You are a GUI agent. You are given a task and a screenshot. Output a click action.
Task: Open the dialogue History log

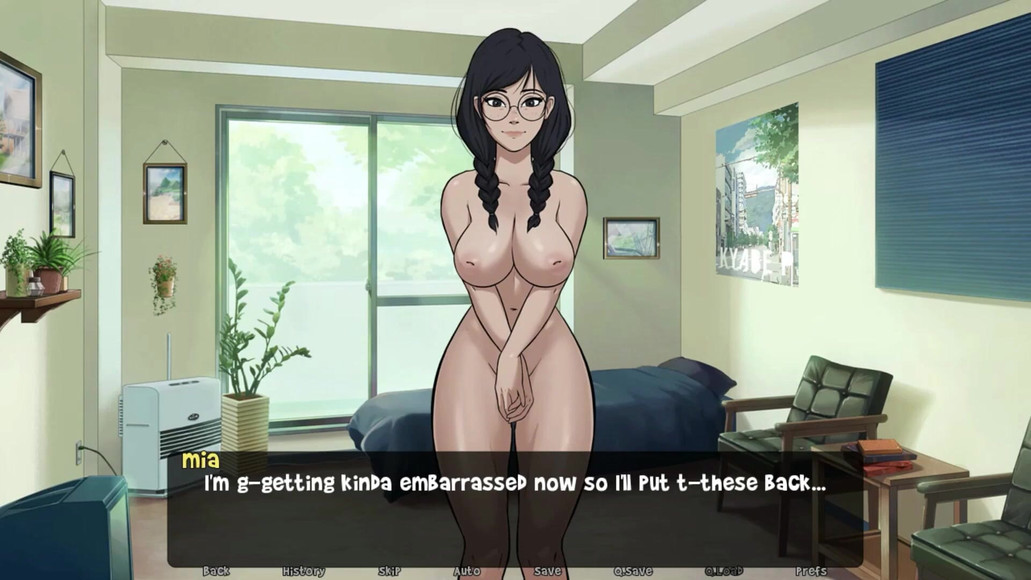303,571
